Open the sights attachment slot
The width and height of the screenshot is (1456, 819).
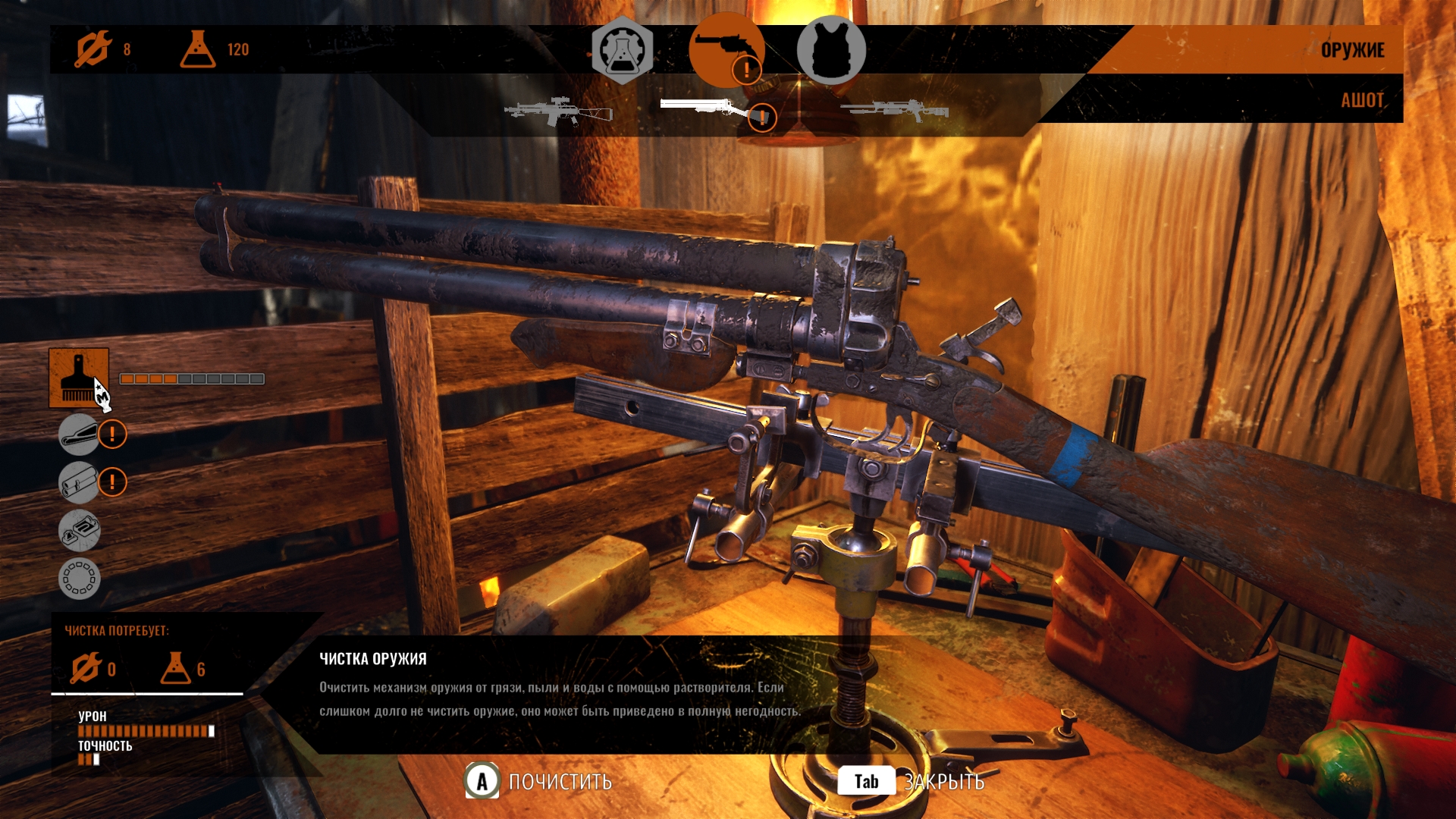pos(79,530)
